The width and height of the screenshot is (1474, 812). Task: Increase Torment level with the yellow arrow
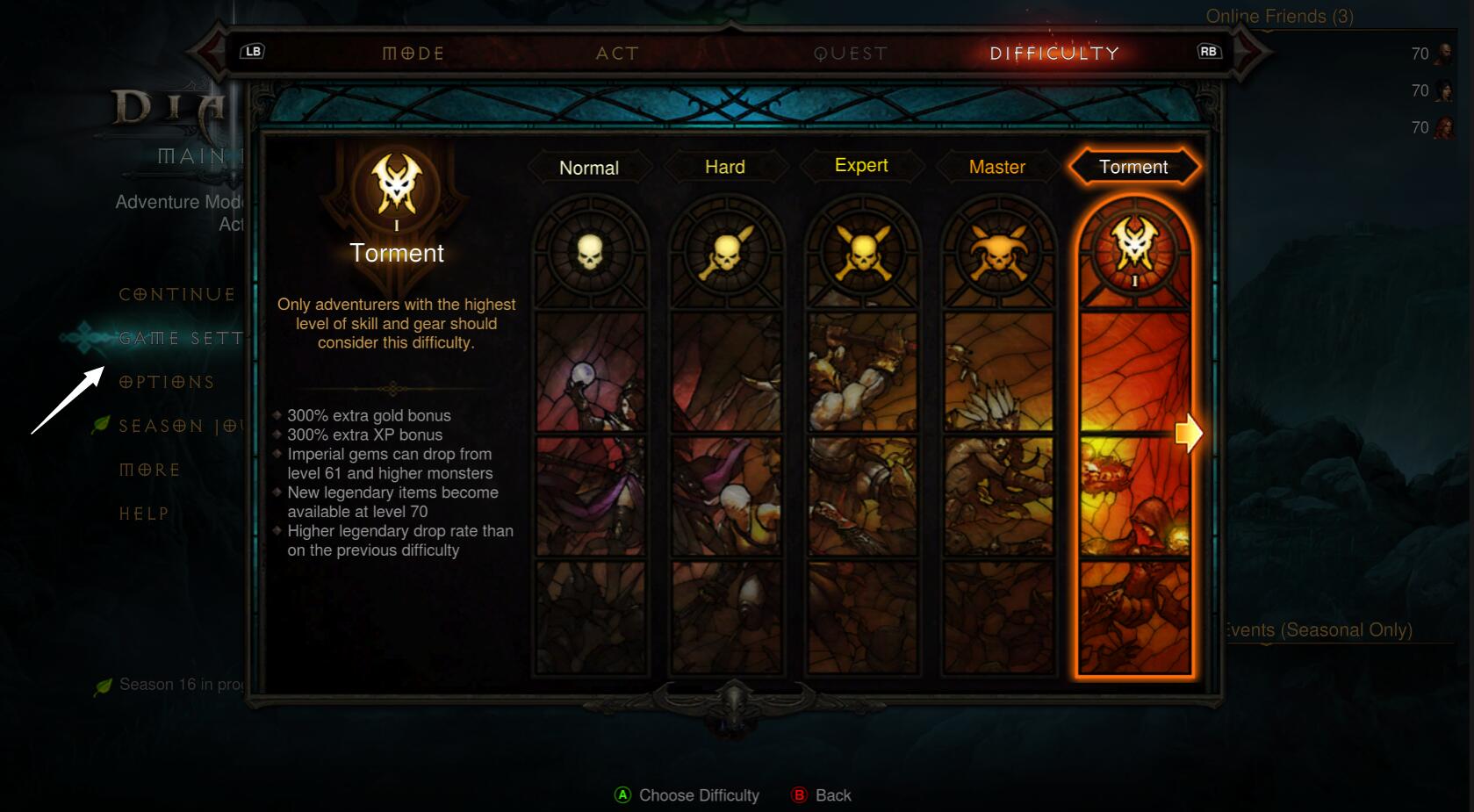tap(1189, 433)
